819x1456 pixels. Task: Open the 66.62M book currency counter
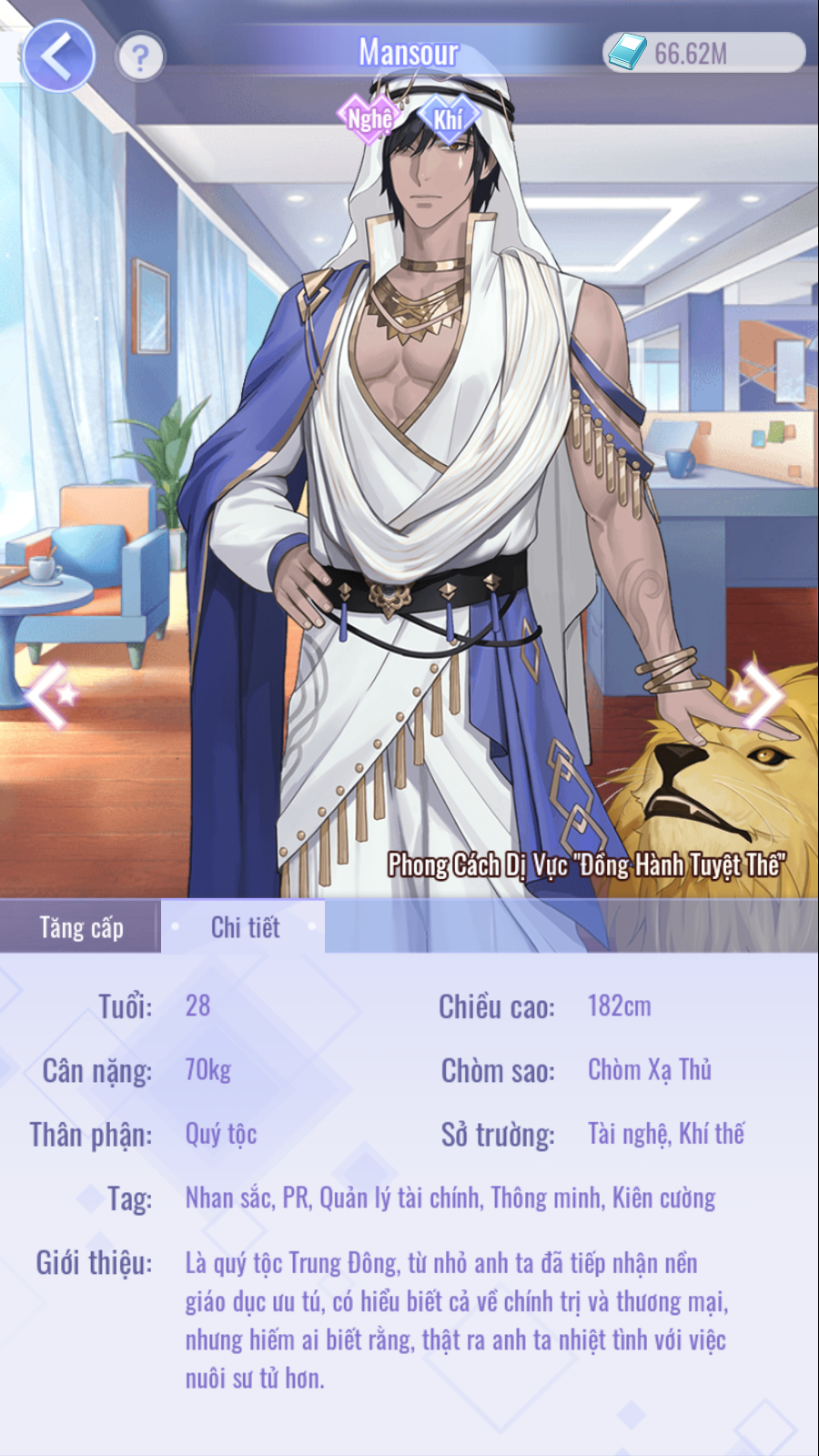pyautogui.click(x=703, y=53)
